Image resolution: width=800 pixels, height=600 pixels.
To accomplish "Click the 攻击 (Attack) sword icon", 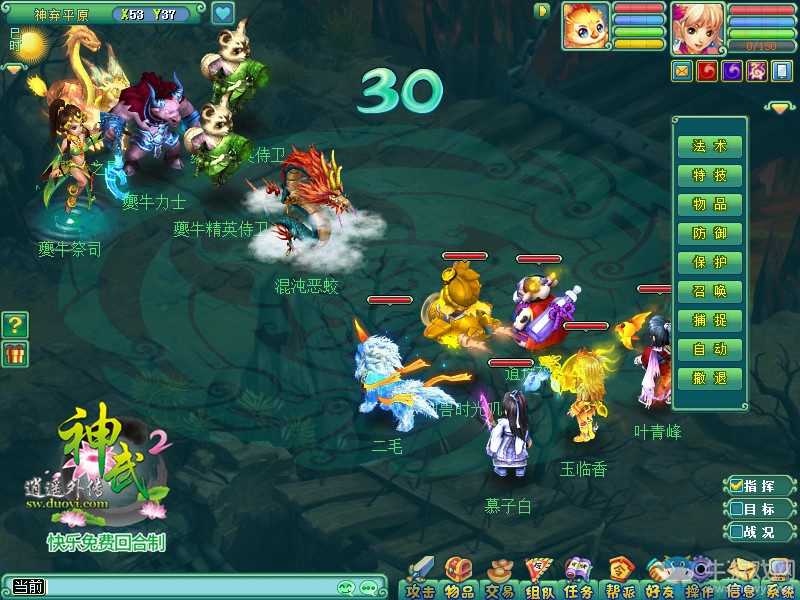I will pyautogui.click(x=420, y=578).
